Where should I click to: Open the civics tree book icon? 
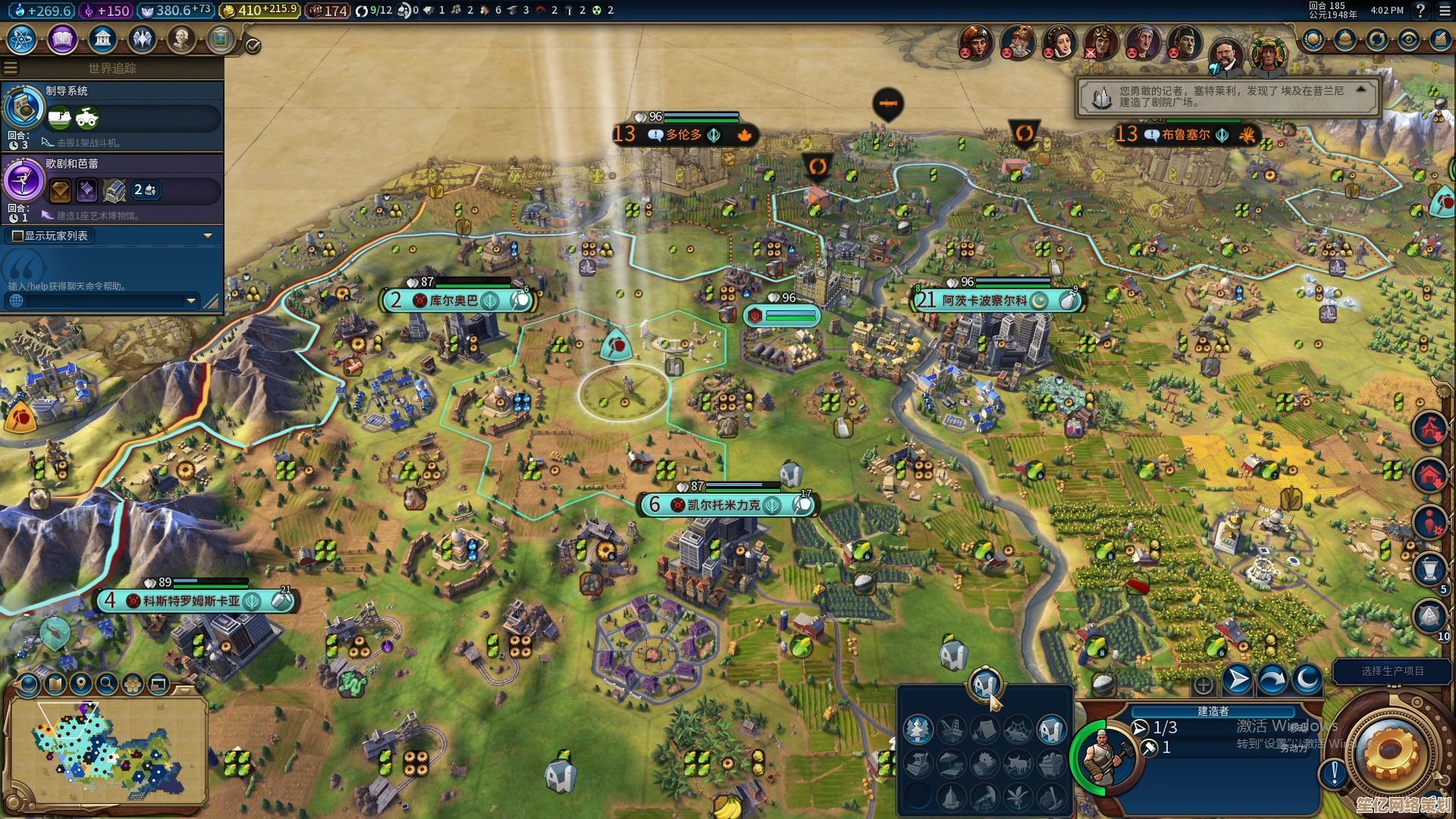[62, 39]
